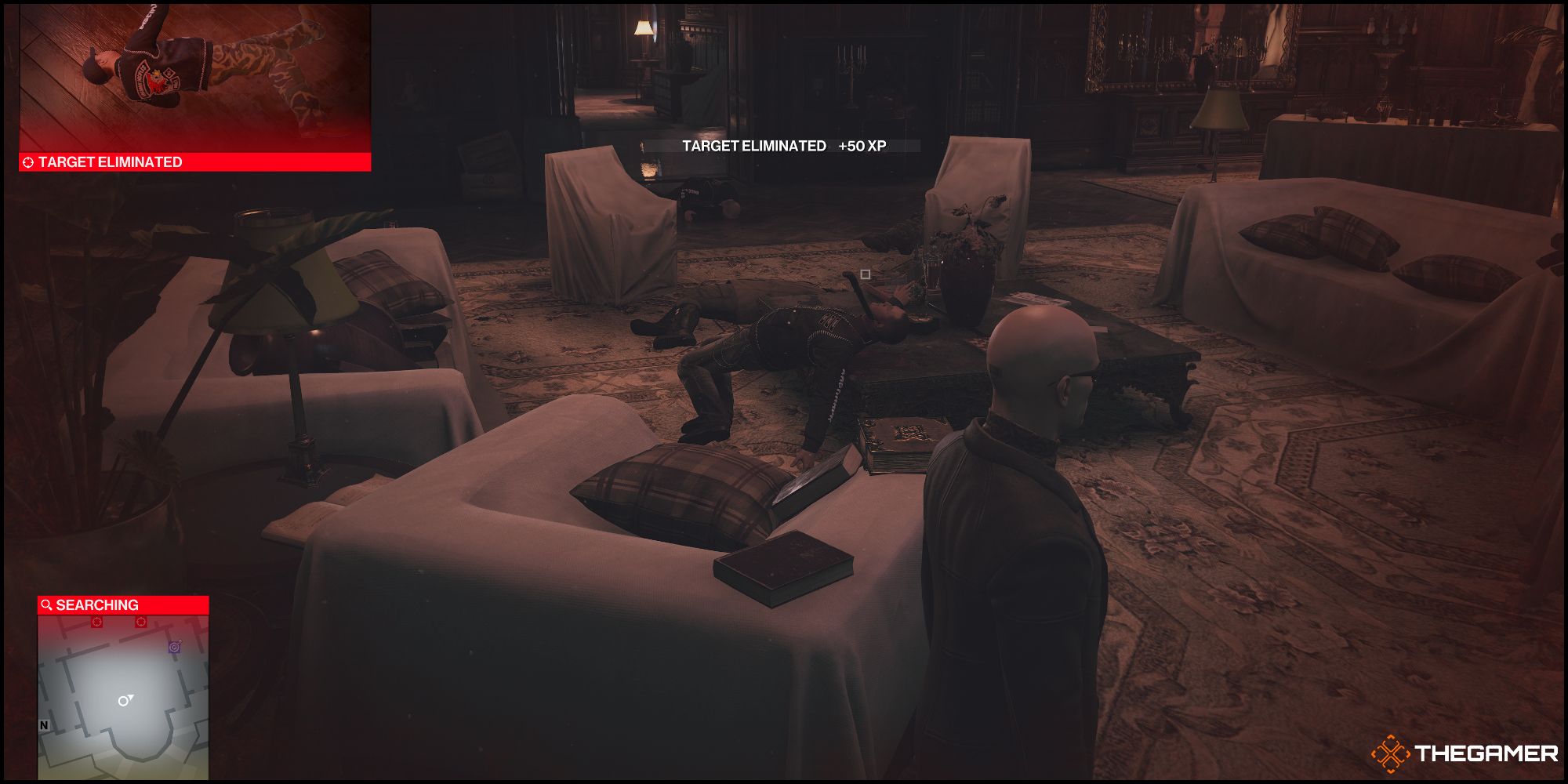The width and height of the screenshot is (1568, 784).
Task: Select the leftmost red target marker on minimap
Action: (98, 622)
